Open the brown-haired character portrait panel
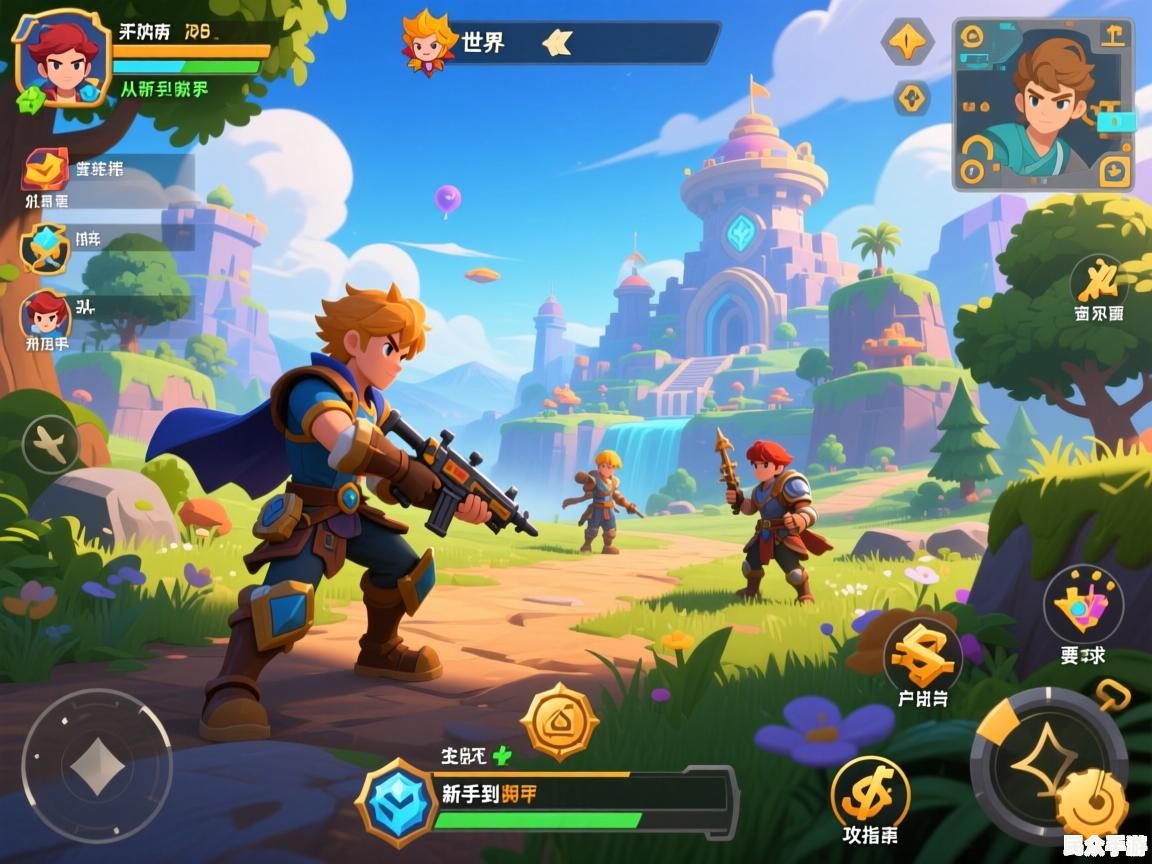Screen dimensions: 1152x864 pyautogui.click(x=1043, y=104)
